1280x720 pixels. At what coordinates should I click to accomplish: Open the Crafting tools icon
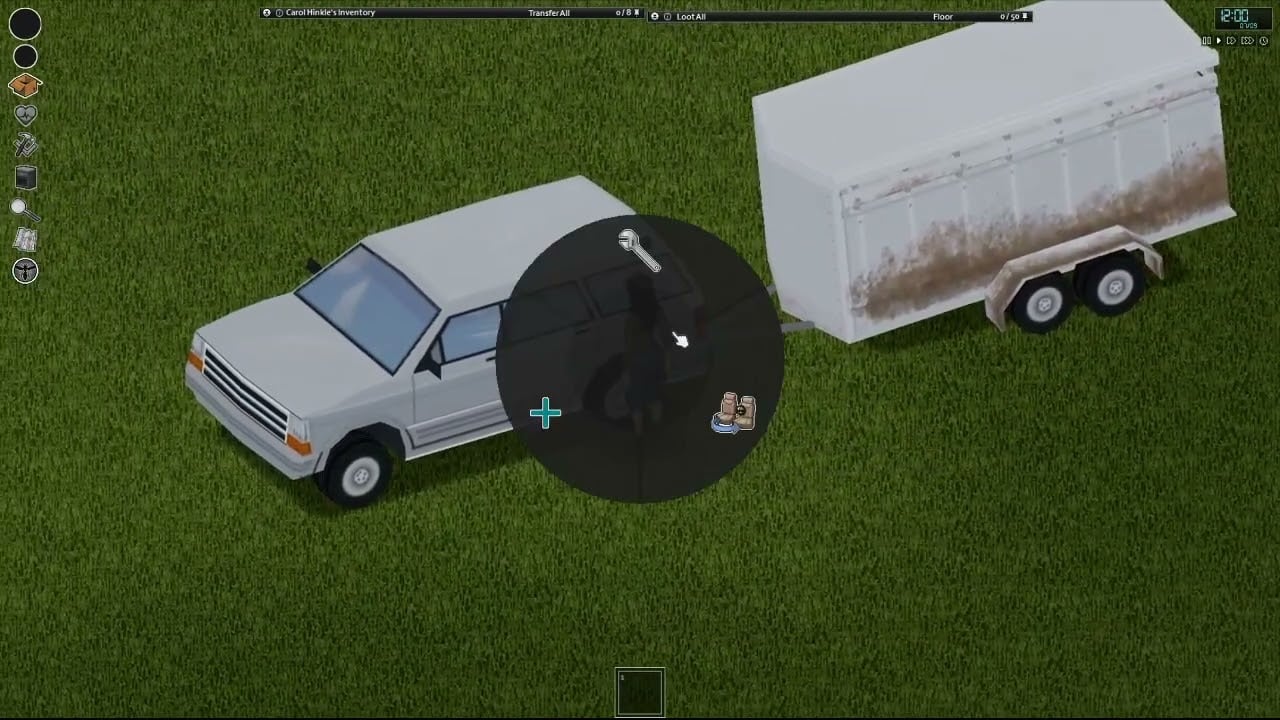pos(24,145)
